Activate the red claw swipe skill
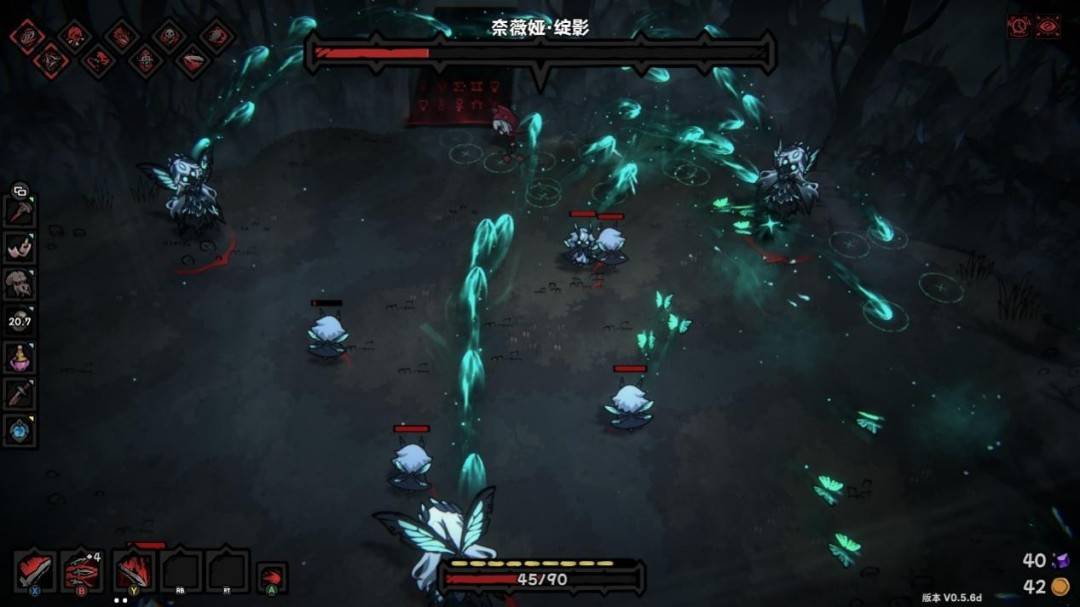1080x607 pixels. click(133, 572)
